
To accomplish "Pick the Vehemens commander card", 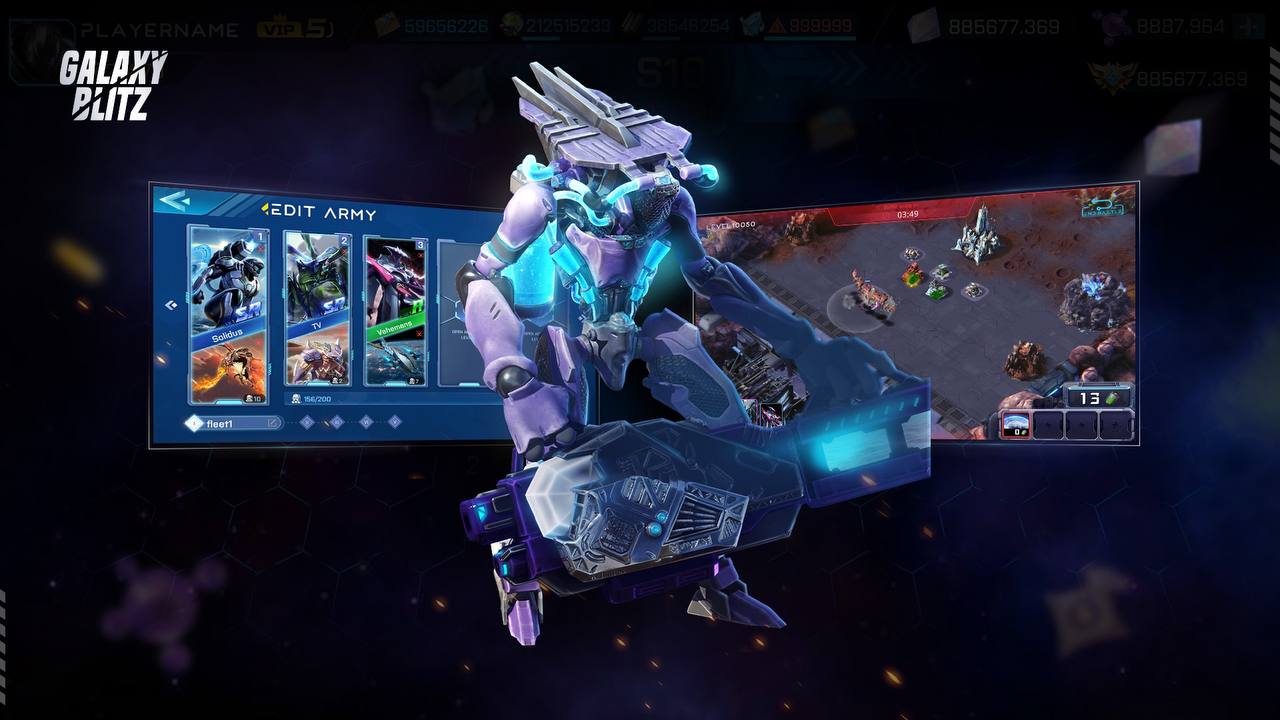I will pos(395,282).
